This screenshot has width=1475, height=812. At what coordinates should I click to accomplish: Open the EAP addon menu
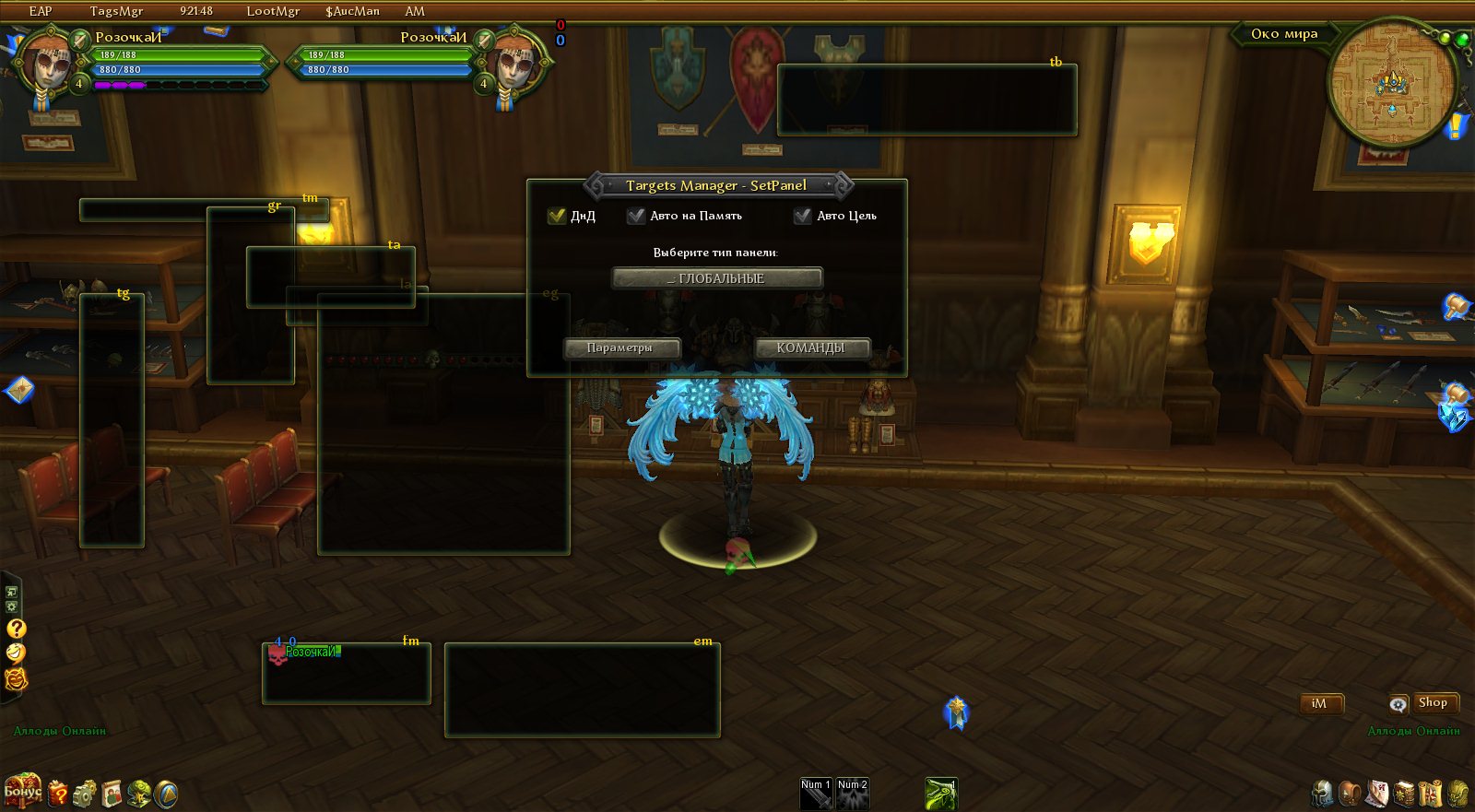41,11
